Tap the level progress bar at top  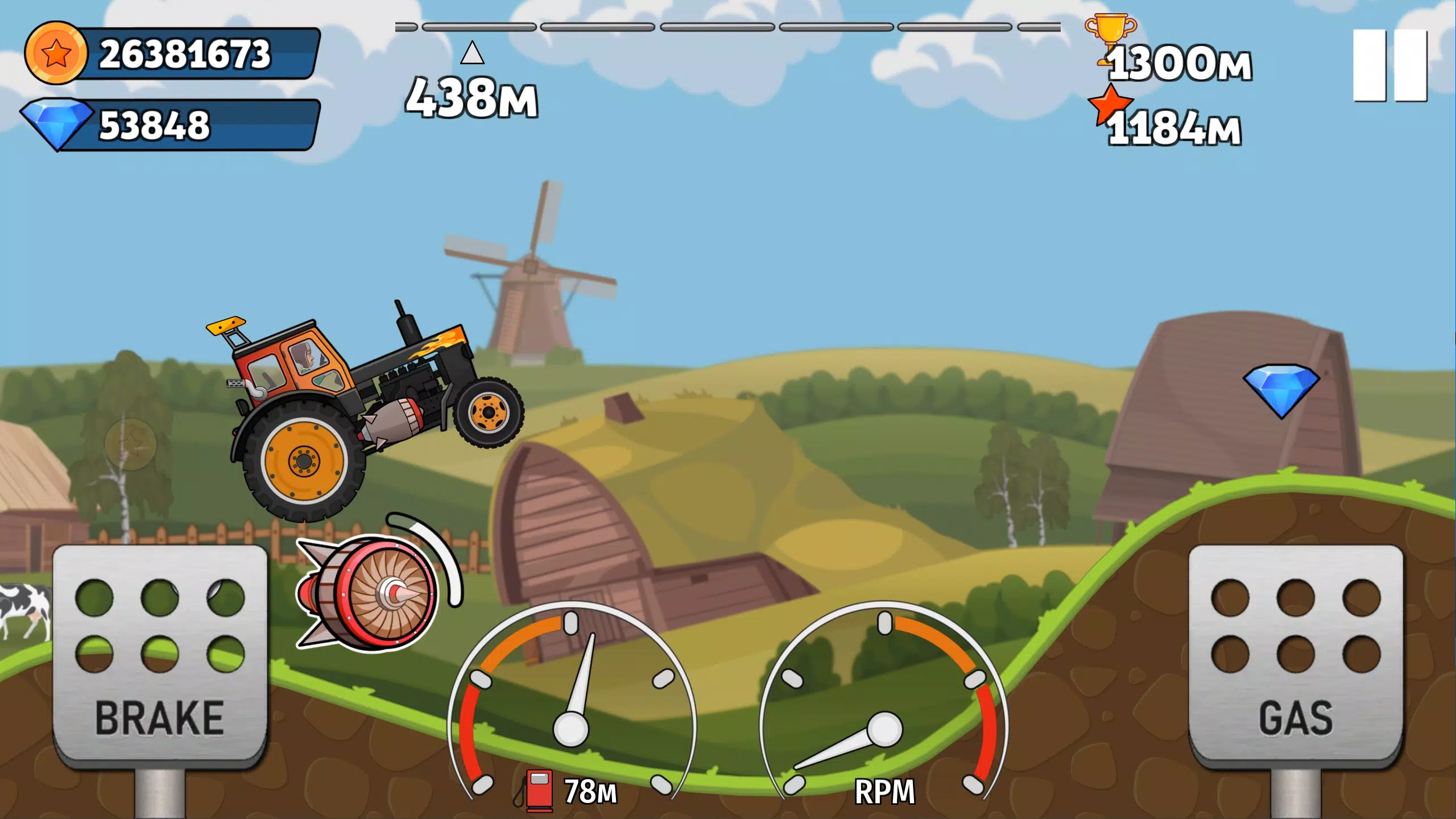(728, 26)
